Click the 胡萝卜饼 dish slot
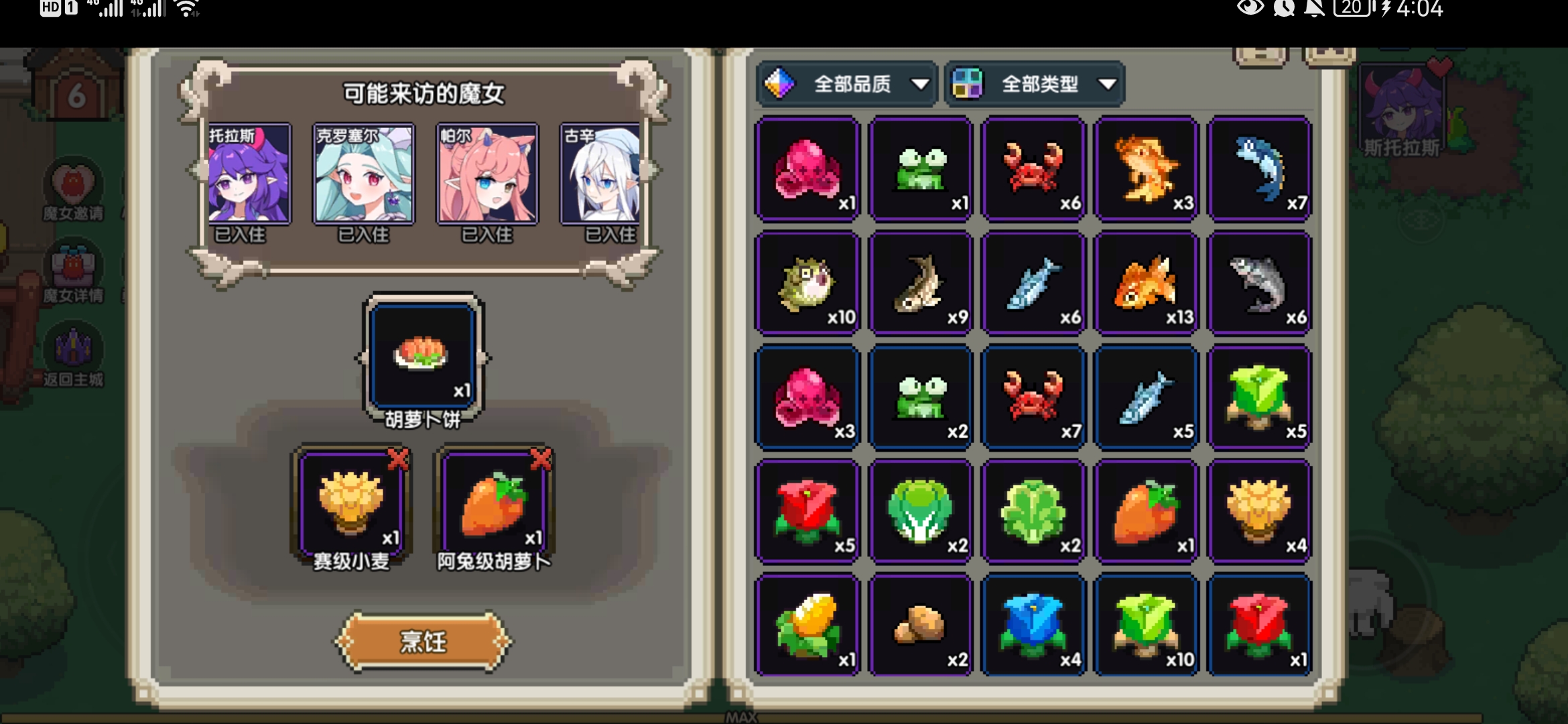Screen dimensions: 1568x724 tap(421, 355)
